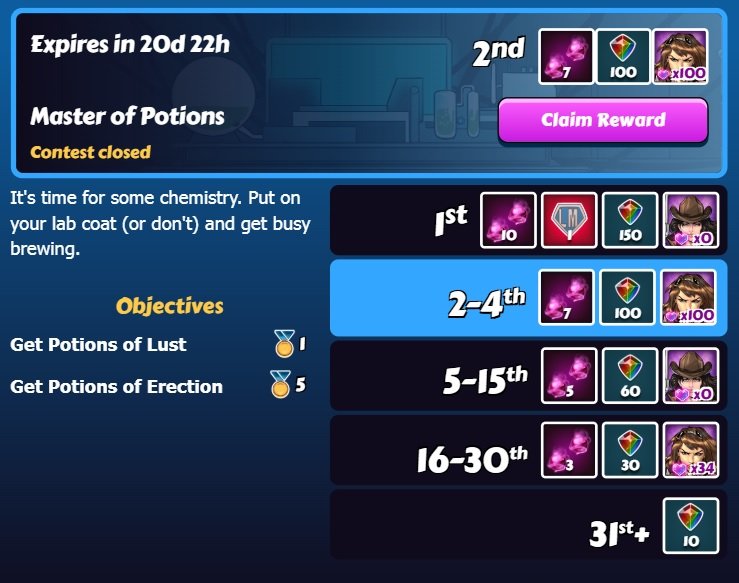View the character portrait in the 5-15th row
The image size is (739, 583).
[x=690, y=375]
